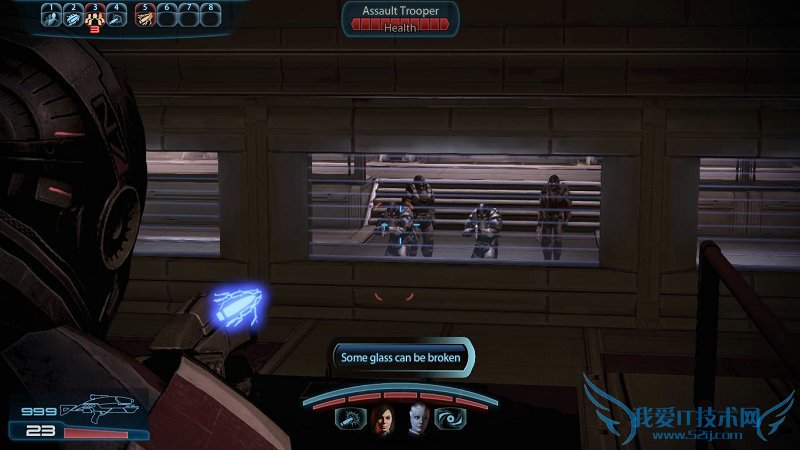Use the grenade-like power in quick slot 2
800x450 pixels.
pos(73,17)
